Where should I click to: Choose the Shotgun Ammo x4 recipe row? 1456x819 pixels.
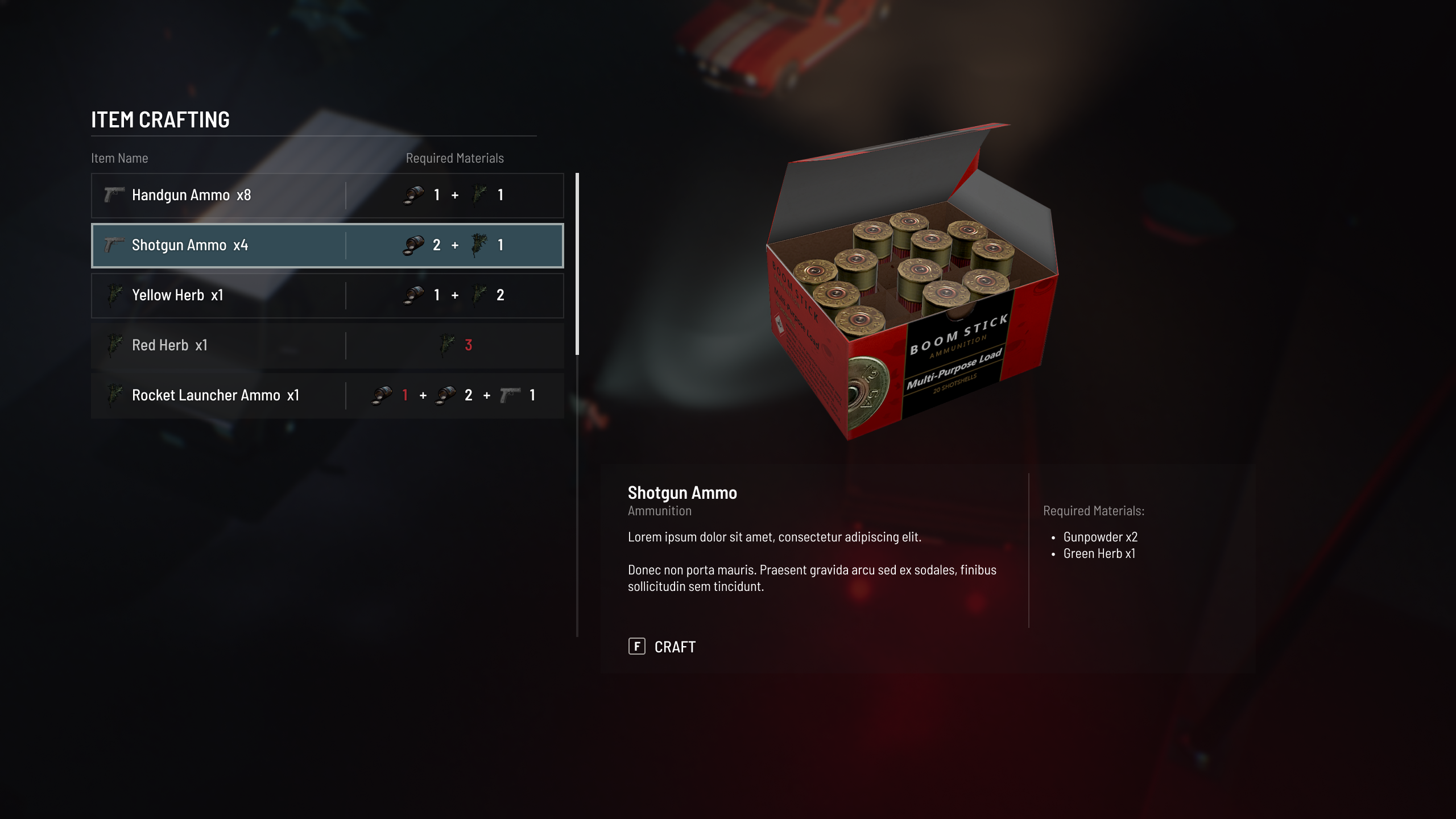[x=327, y=245]
